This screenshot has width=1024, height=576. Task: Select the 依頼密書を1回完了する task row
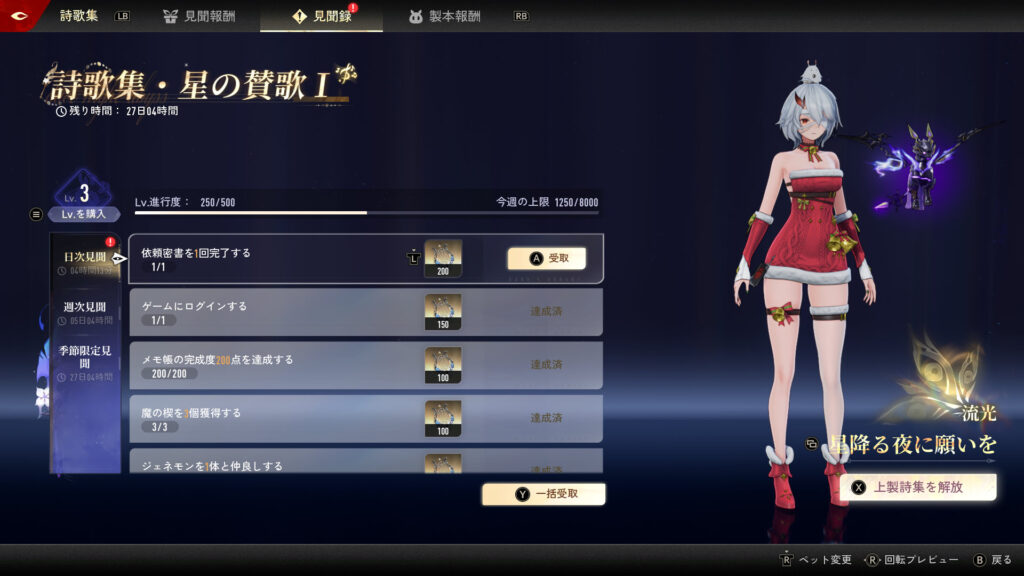270,259
